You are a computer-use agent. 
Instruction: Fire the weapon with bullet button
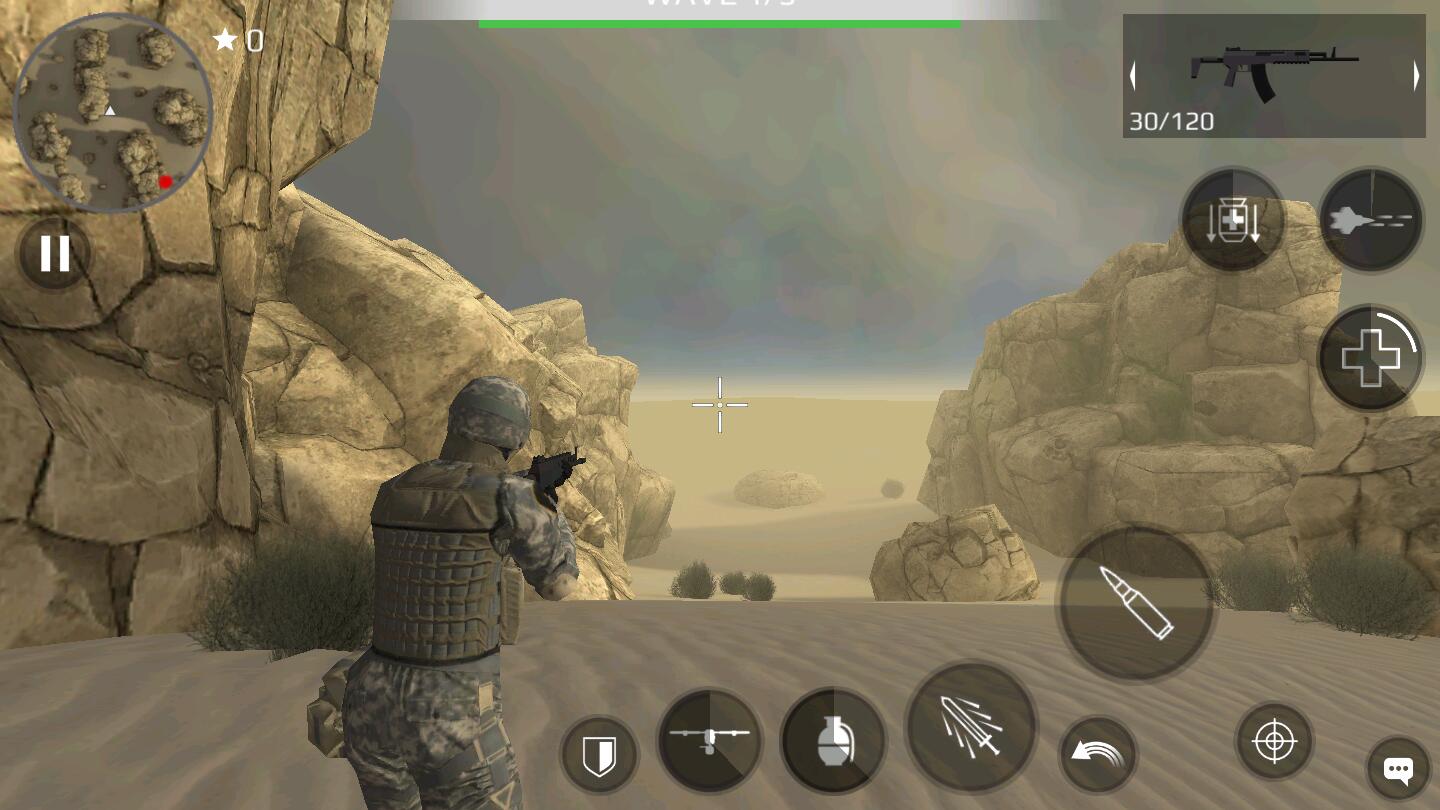point(1136,603)
